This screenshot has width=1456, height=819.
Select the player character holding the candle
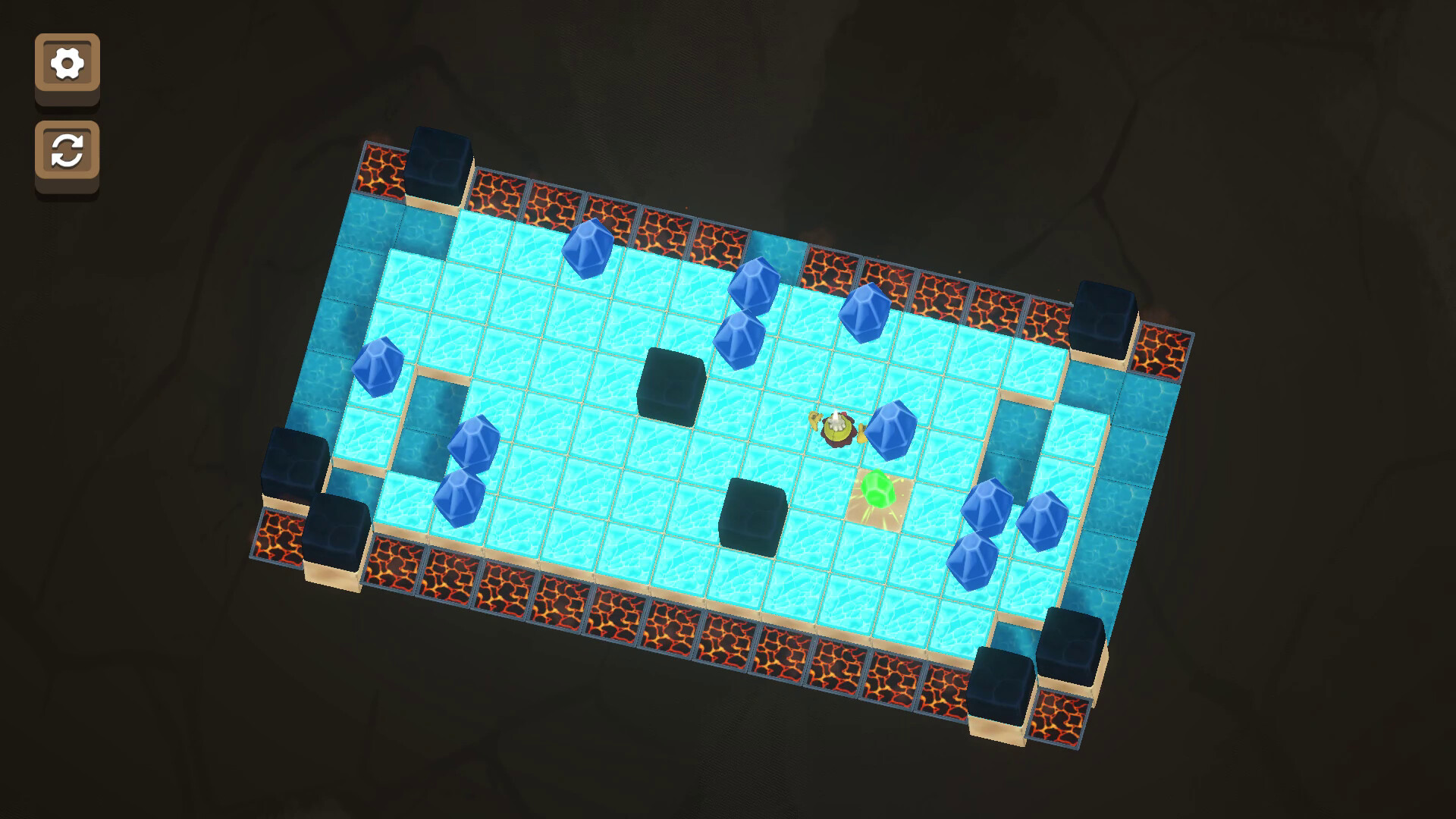click(x=836, y=429)
